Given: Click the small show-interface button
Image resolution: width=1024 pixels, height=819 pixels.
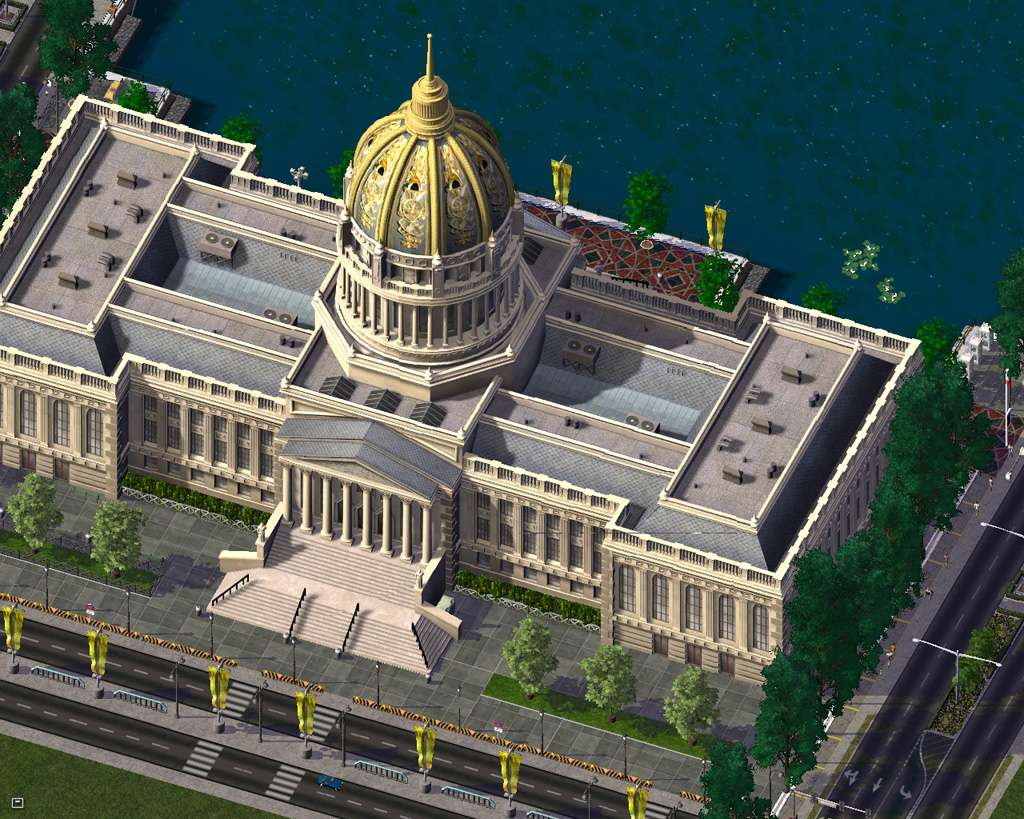Looking at the screenshot, I should [17, 802].
